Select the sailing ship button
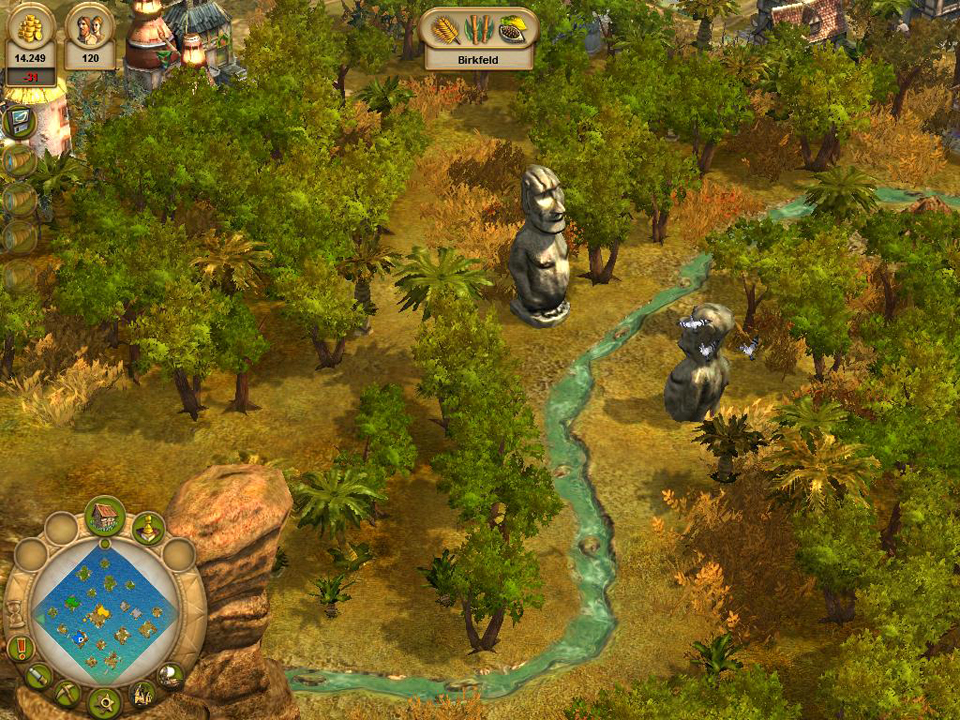This screenshot has height=720, width=960. point(171,675)
